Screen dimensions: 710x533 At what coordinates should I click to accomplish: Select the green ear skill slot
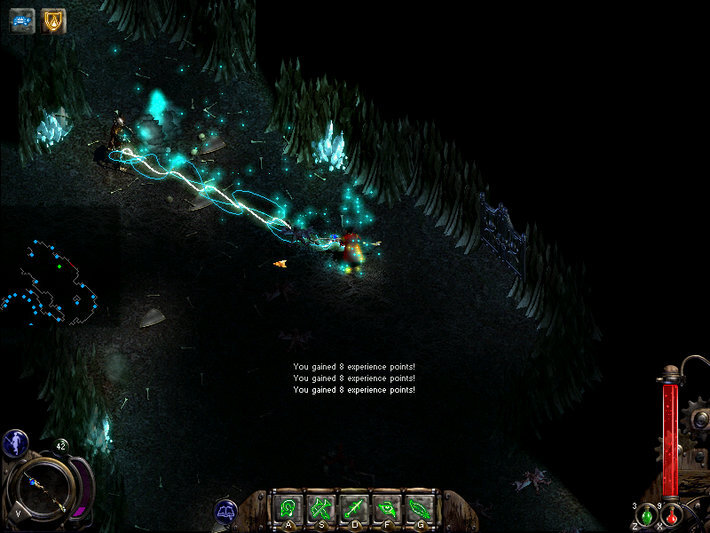289,507
